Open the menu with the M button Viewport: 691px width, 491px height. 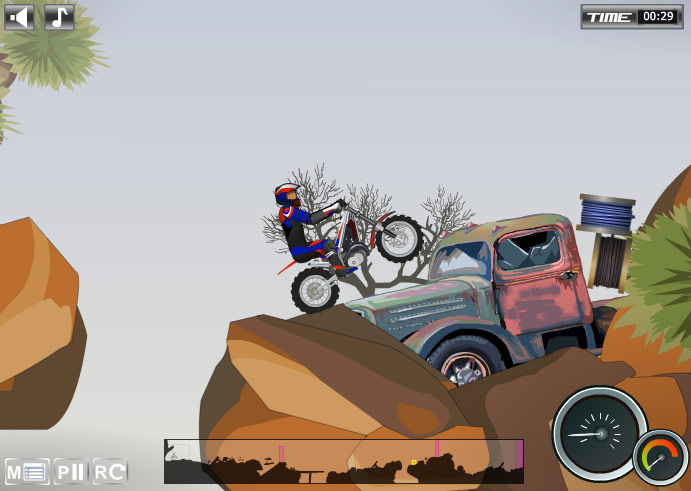point(27,471)
